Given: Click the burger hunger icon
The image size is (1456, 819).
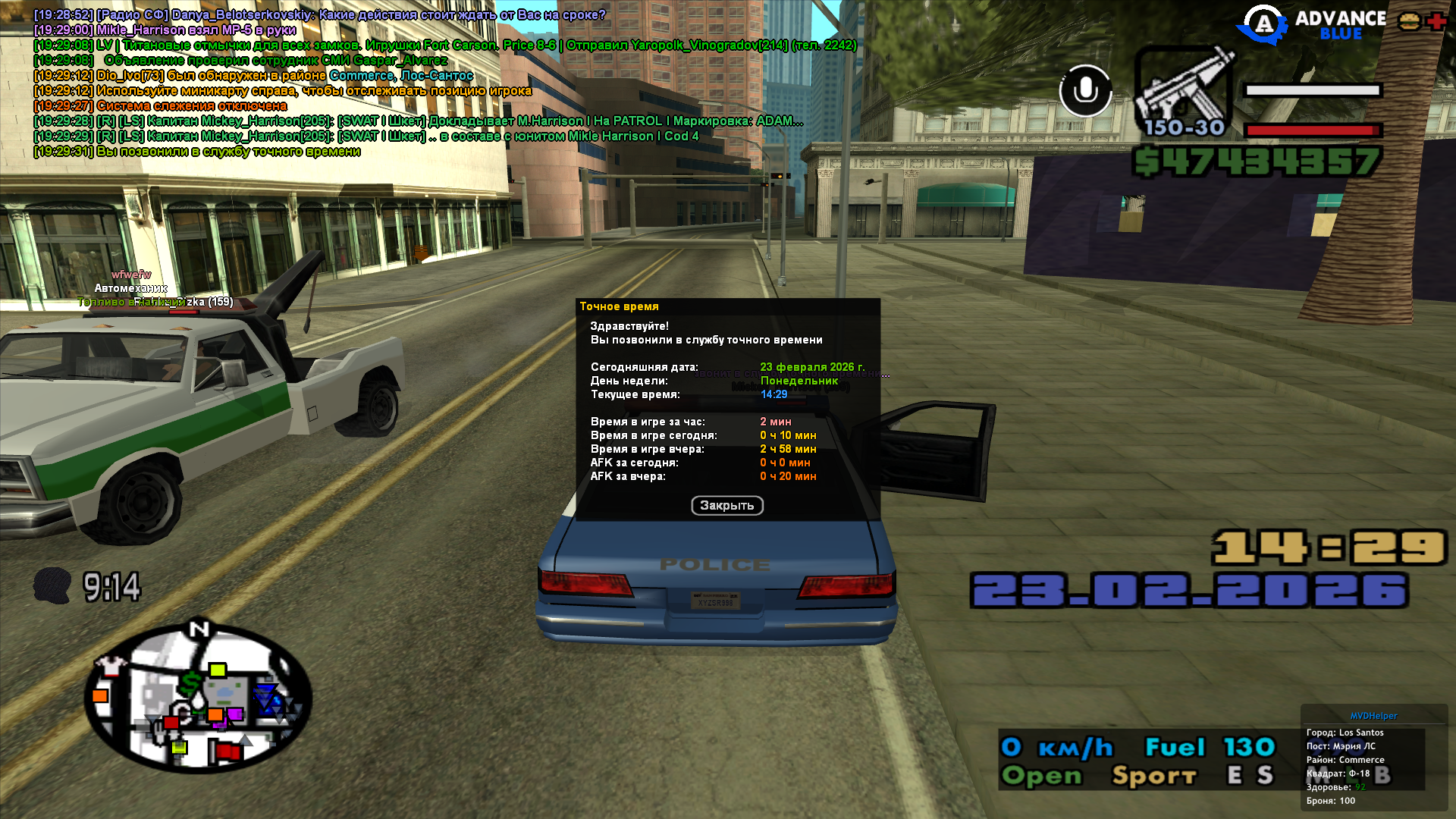Looking at the screenshot, I should 1410,21.
